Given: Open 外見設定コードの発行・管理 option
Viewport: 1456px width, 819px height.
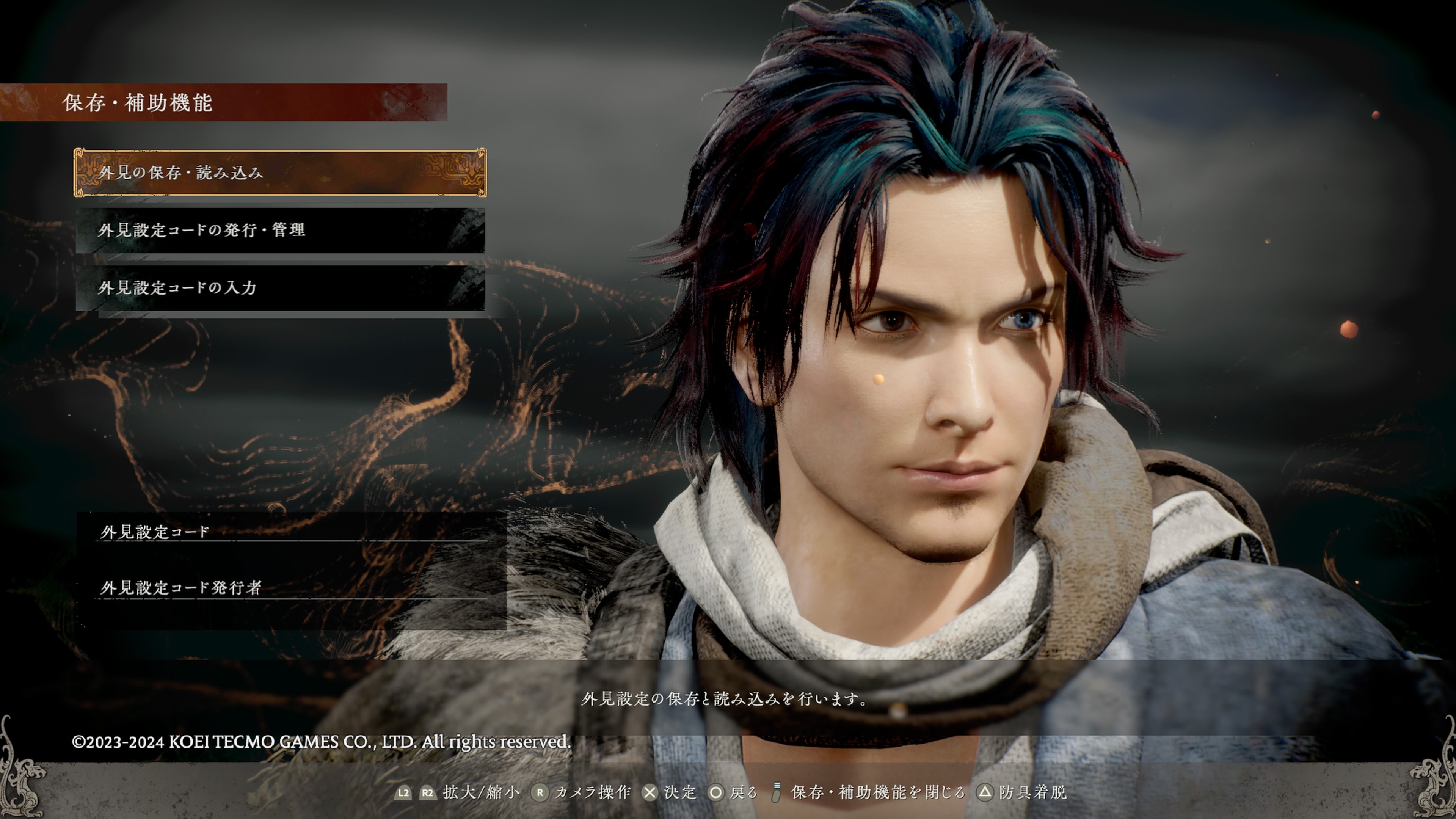Looking at the screenshot, I should (x=280, y=230).
